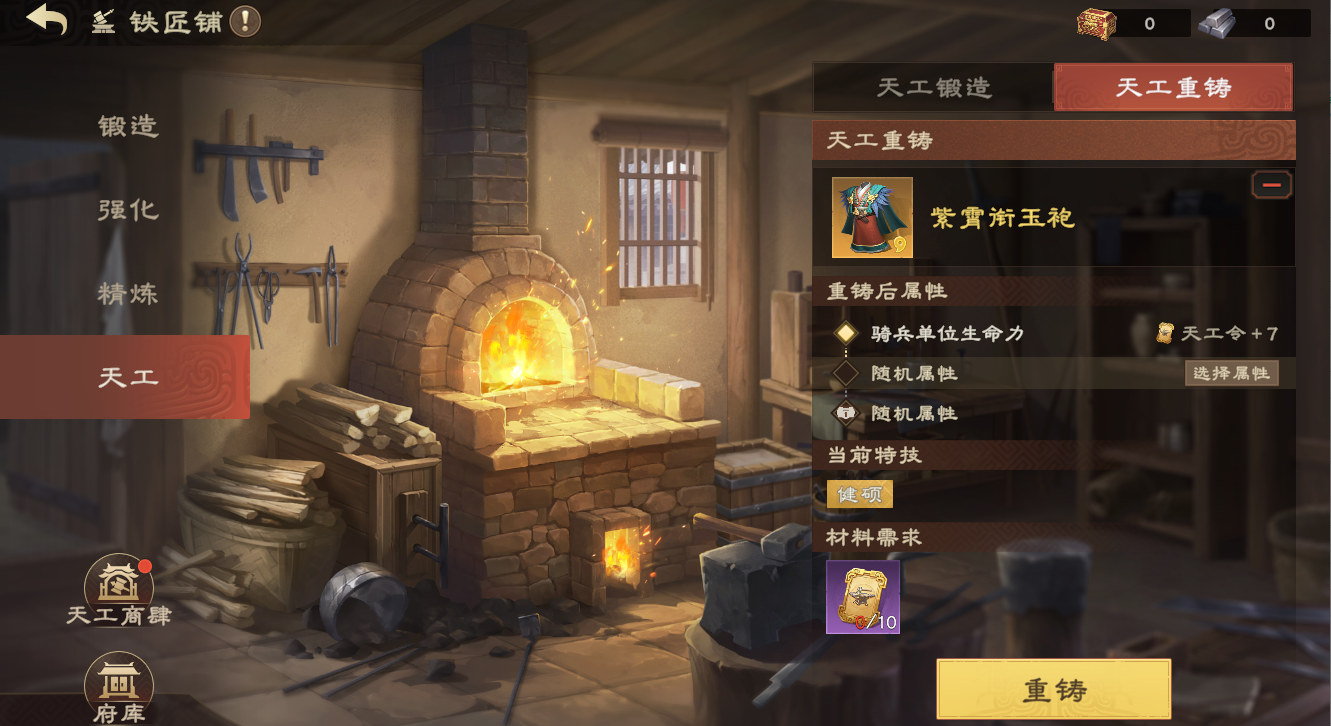Select the locked 随机属性 row
The width and height of the screenshot is (1331, 726).
913,413
